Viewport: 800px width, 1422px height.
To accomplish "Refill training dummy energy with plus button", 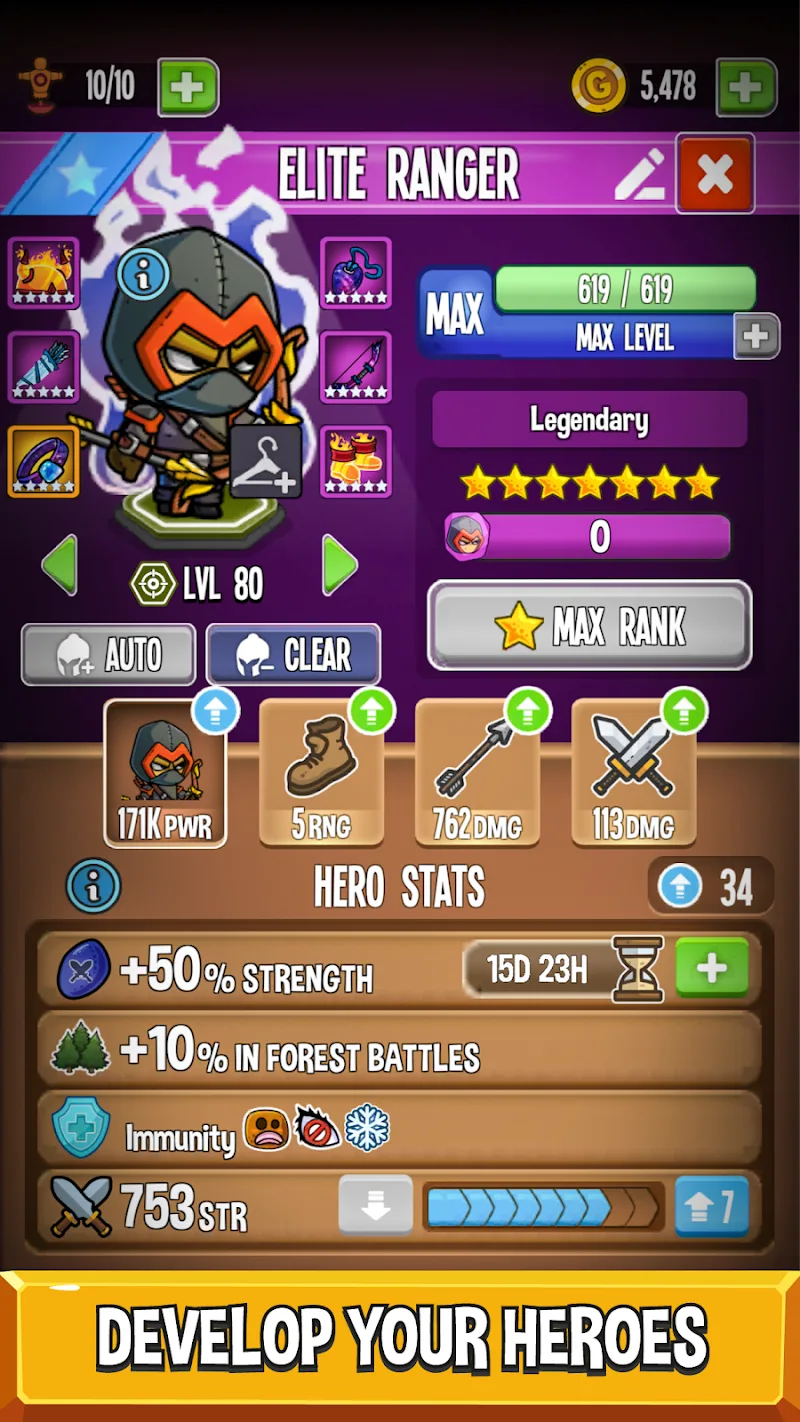I will coord(187,88).
